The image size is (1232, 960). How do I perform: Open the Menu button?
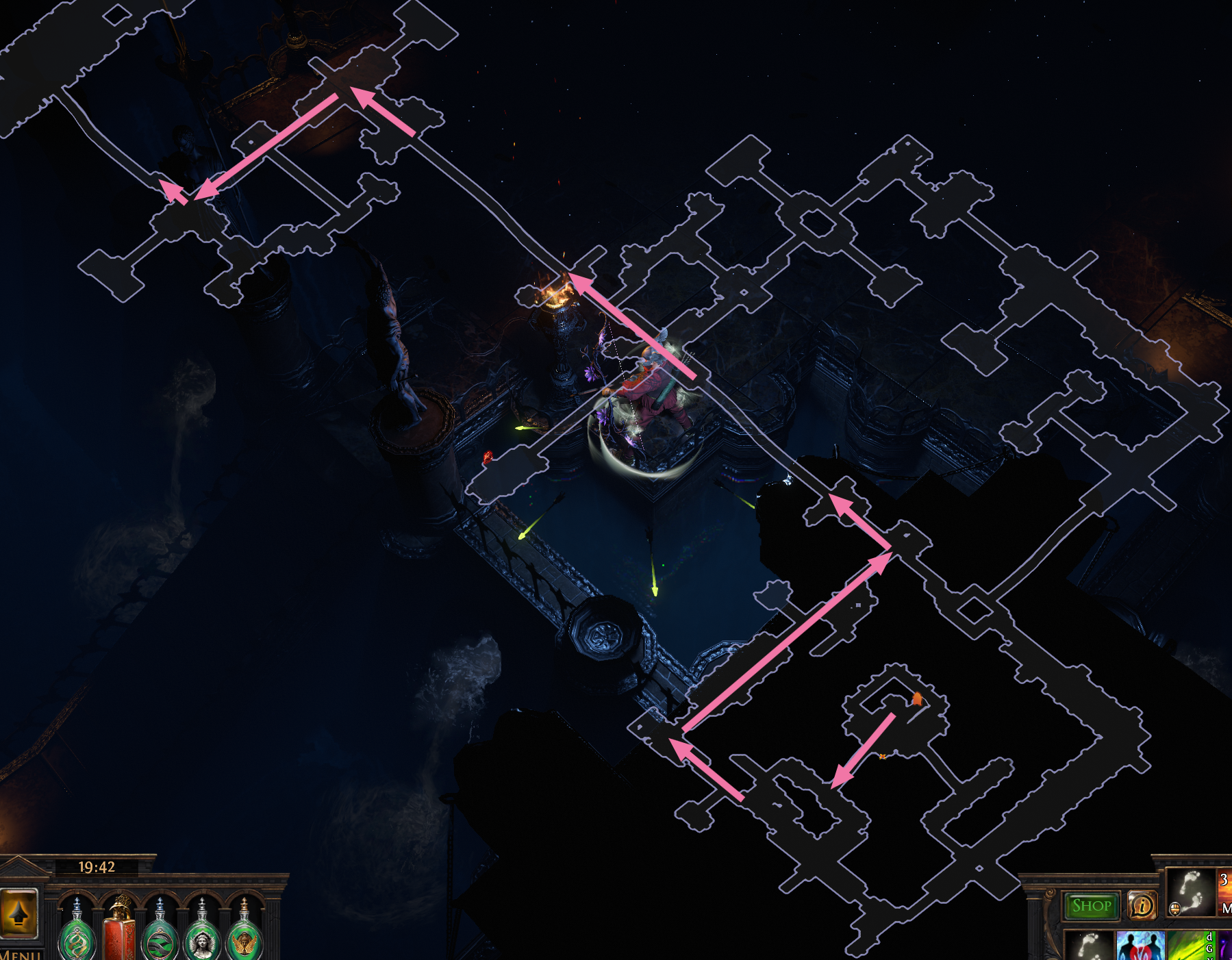(x=21, y=955)
